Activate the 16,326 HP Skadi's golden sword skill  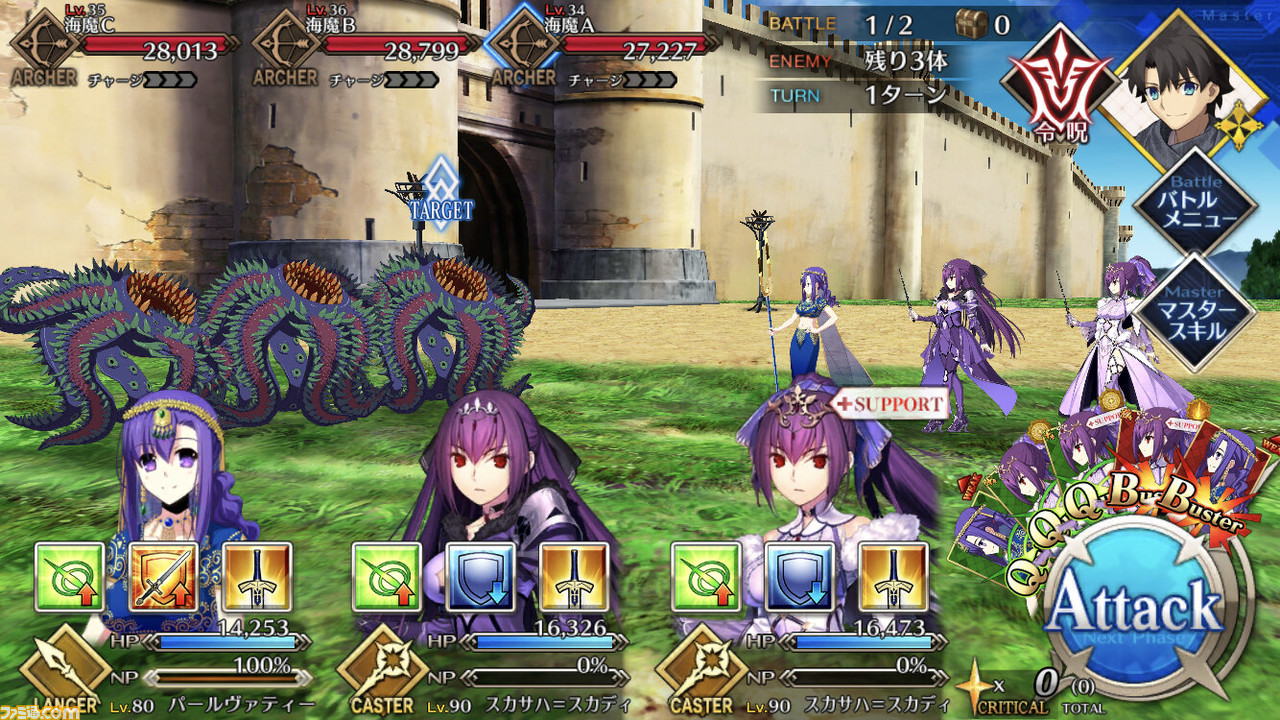(575, 577)
